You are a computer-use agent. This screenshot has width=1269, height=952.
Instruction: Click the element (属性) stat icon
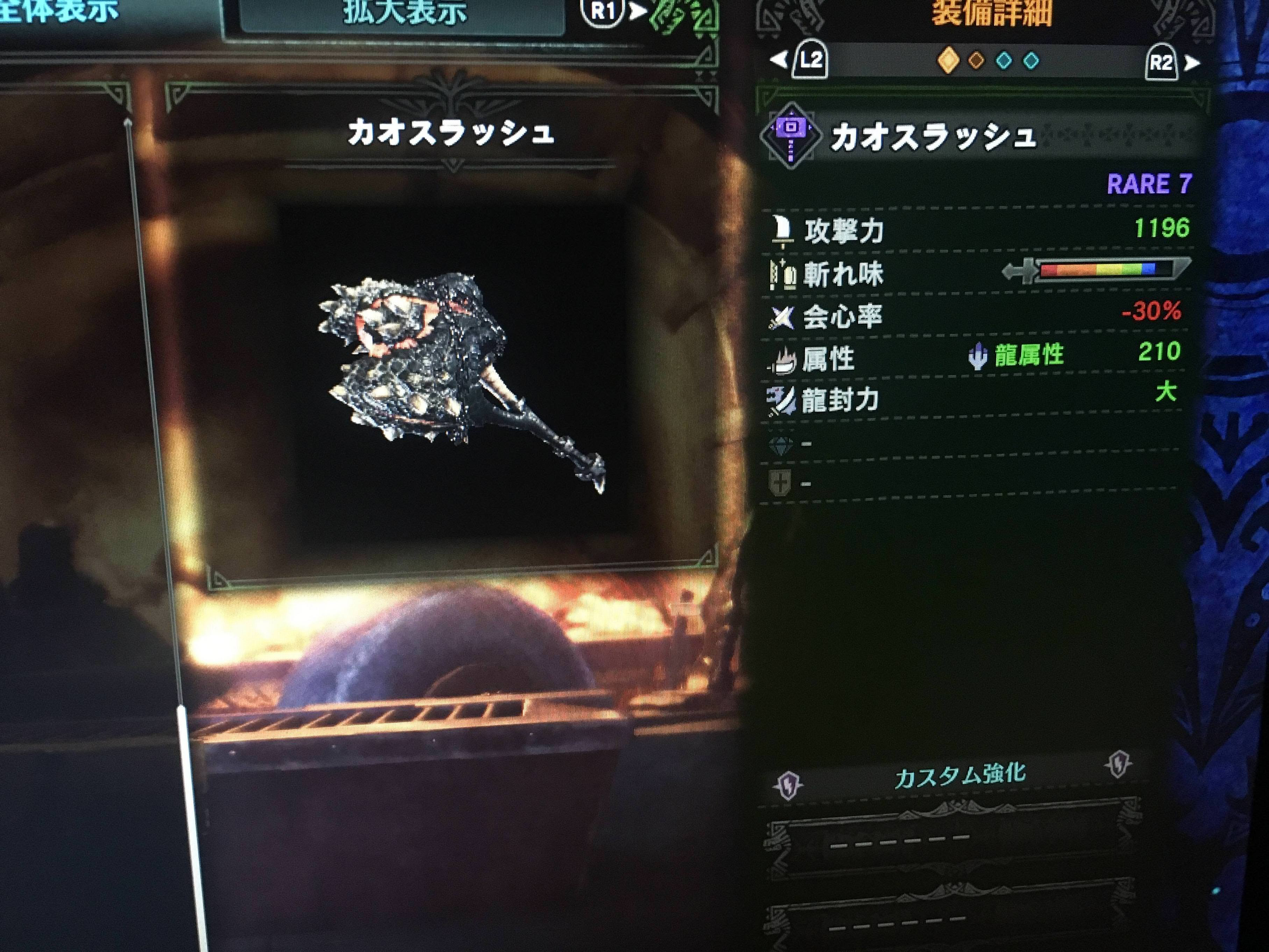(784, 359)
